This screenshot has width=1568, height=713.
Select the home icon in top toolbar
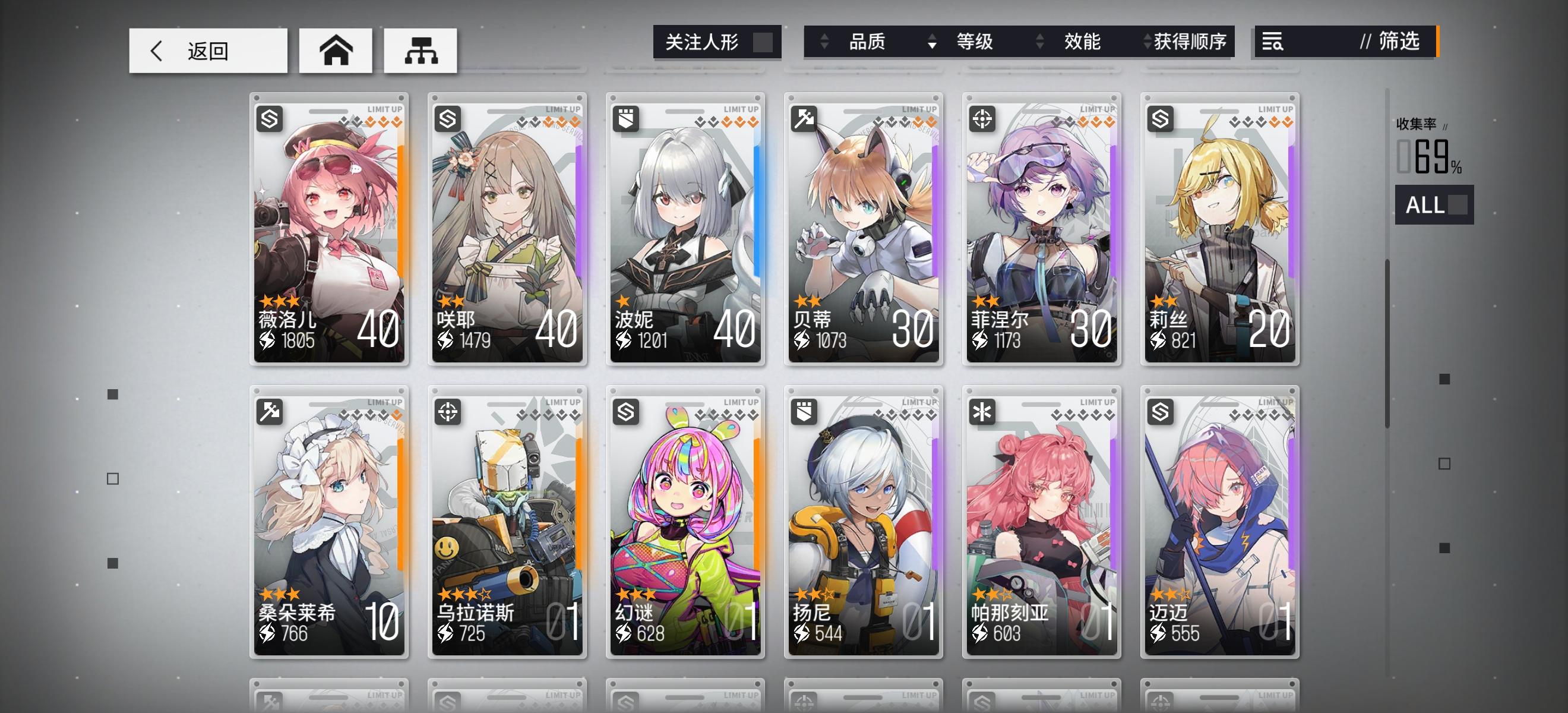point(336,52)
